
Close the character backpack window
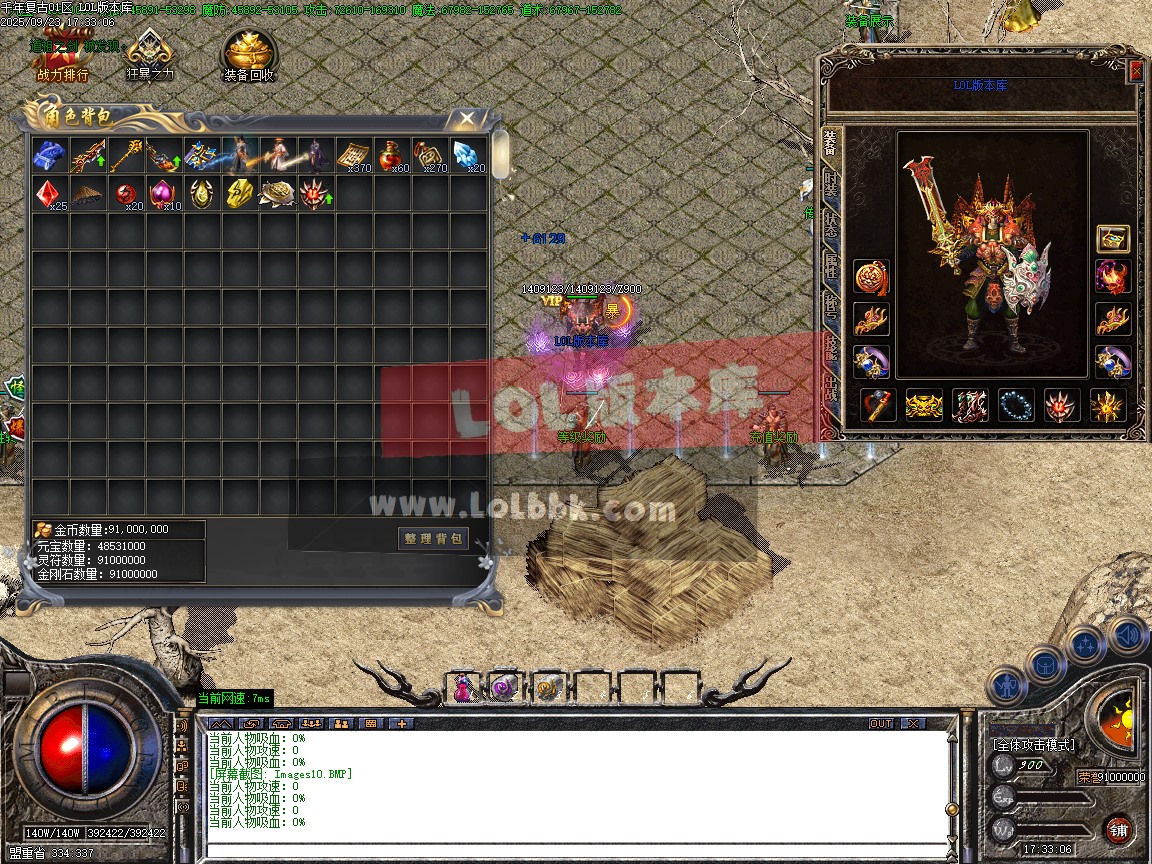point(467,119)
